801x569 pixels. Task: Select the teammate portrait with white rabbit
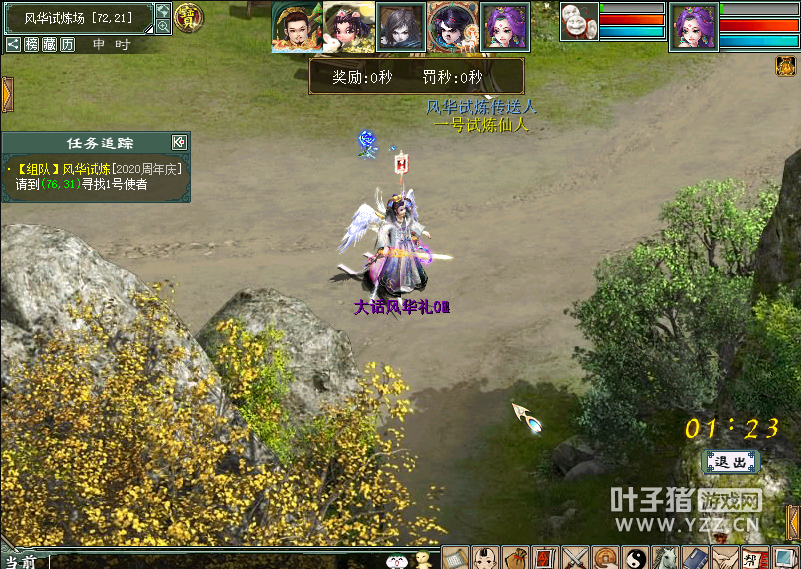coord(348,26)
